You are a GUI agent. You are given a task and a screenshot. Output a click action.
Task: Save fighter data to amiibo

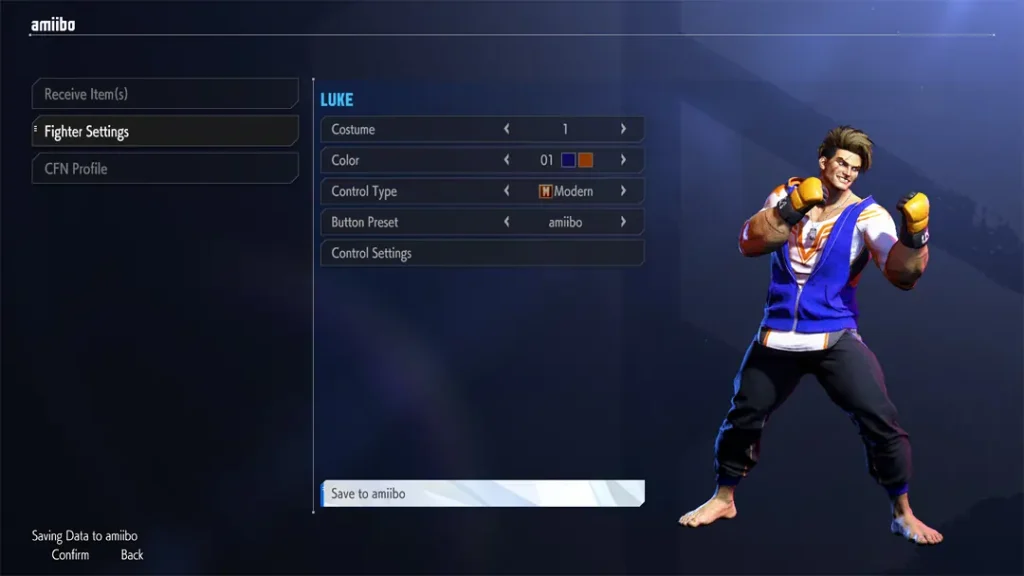(x=481, y=493)
